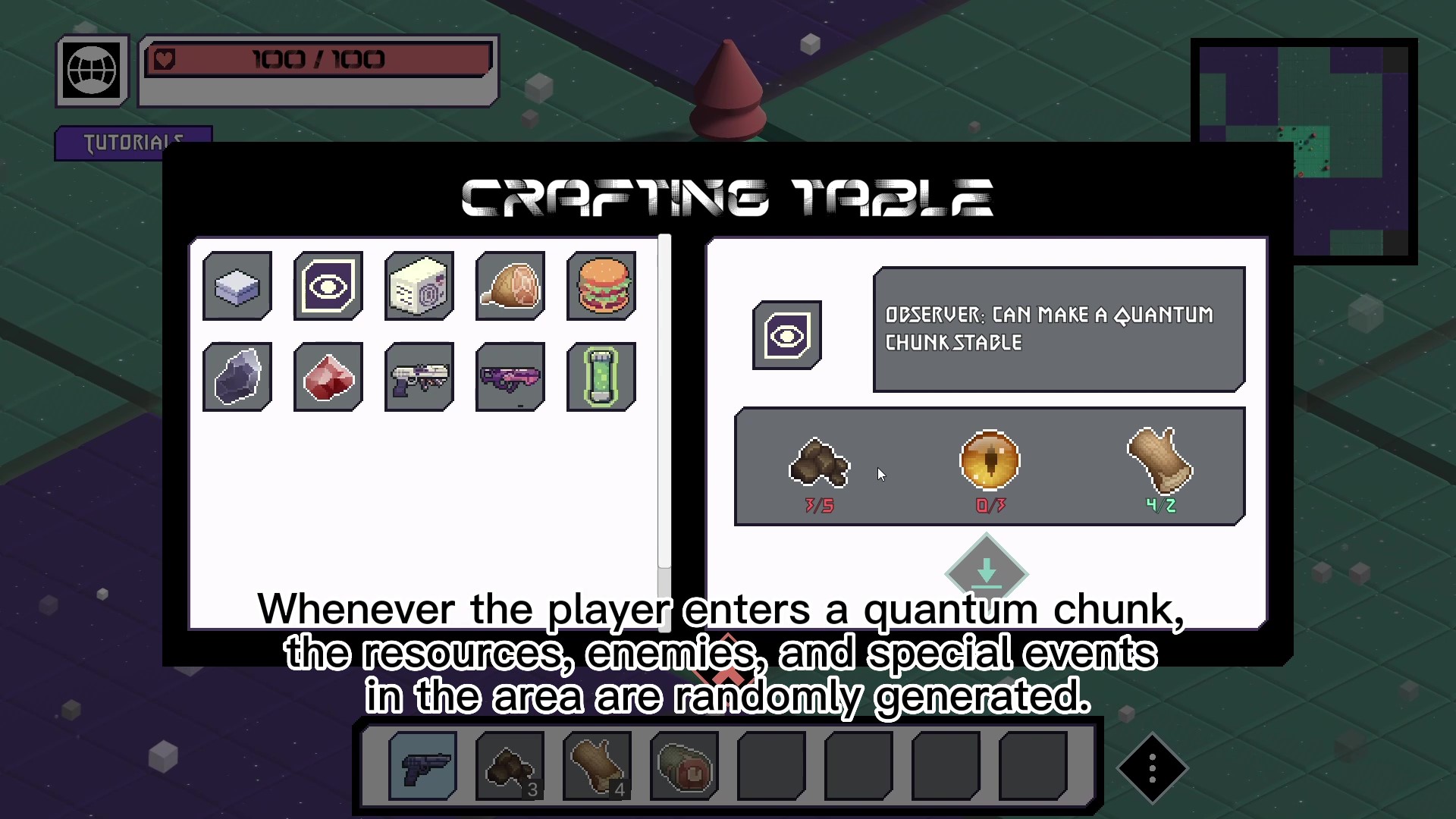The height and width of the screenshot is (819, 1456).
Task: Select the green log hotbar slot
Action: [x=685, y=766]
